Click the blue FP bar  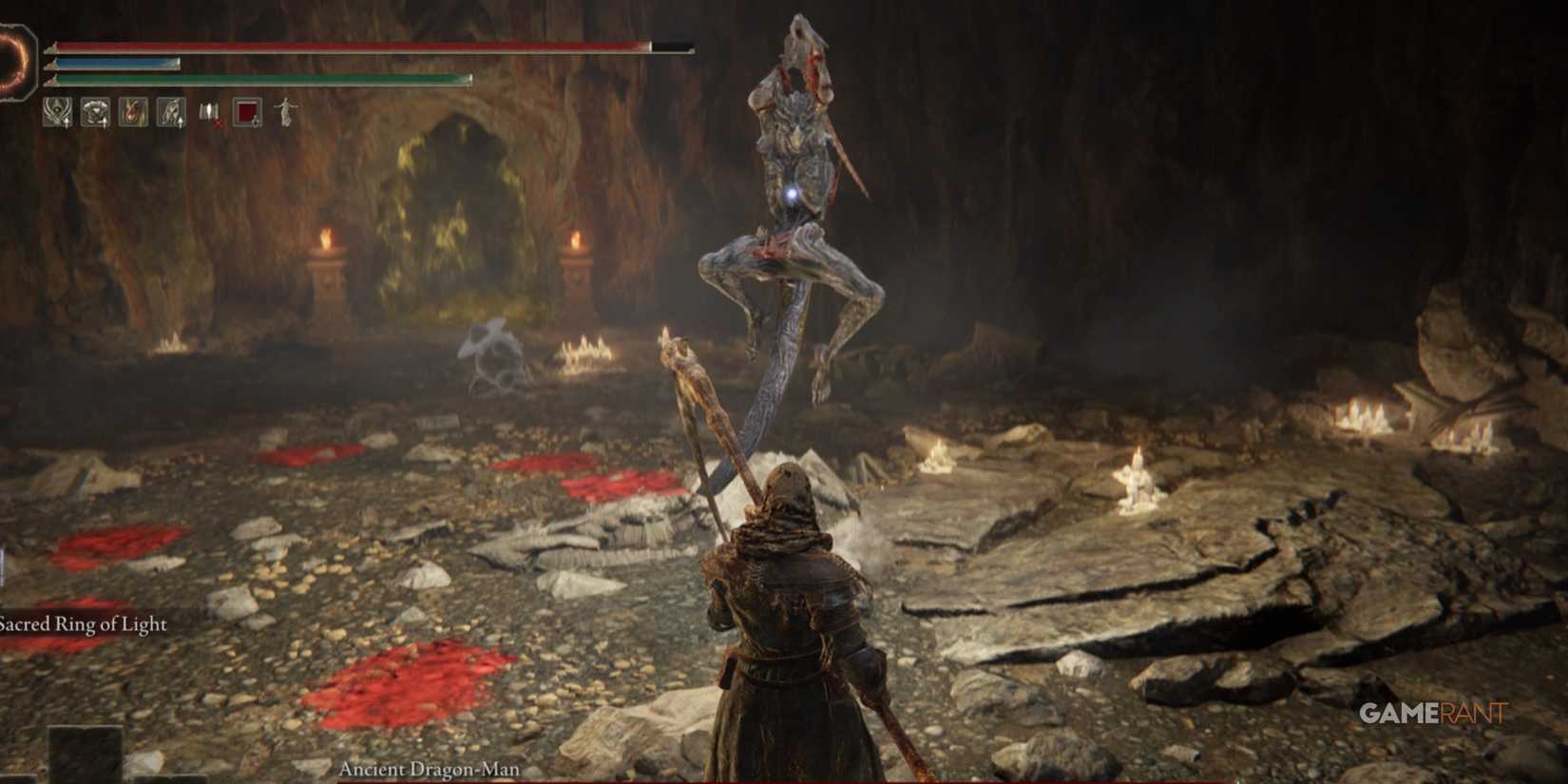[x=114, y=63]
